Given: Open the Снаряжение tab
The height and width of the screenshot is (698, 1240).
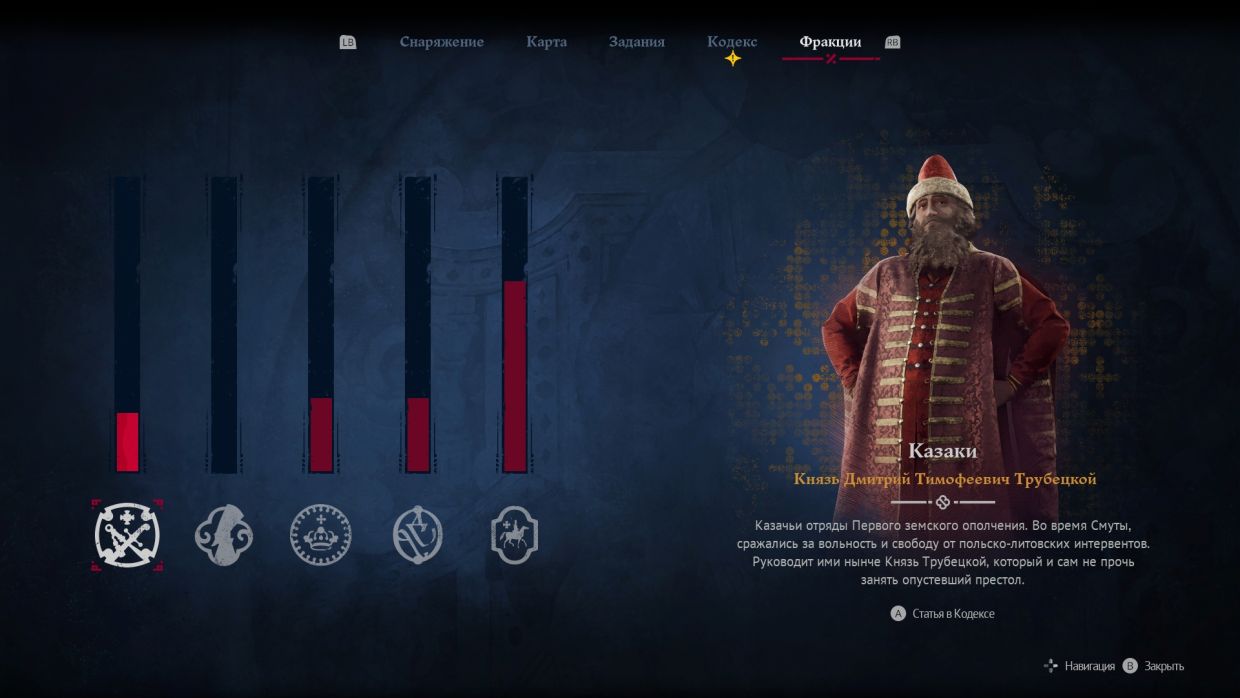Looking at the screenshot, I should [x=441, y=42].
